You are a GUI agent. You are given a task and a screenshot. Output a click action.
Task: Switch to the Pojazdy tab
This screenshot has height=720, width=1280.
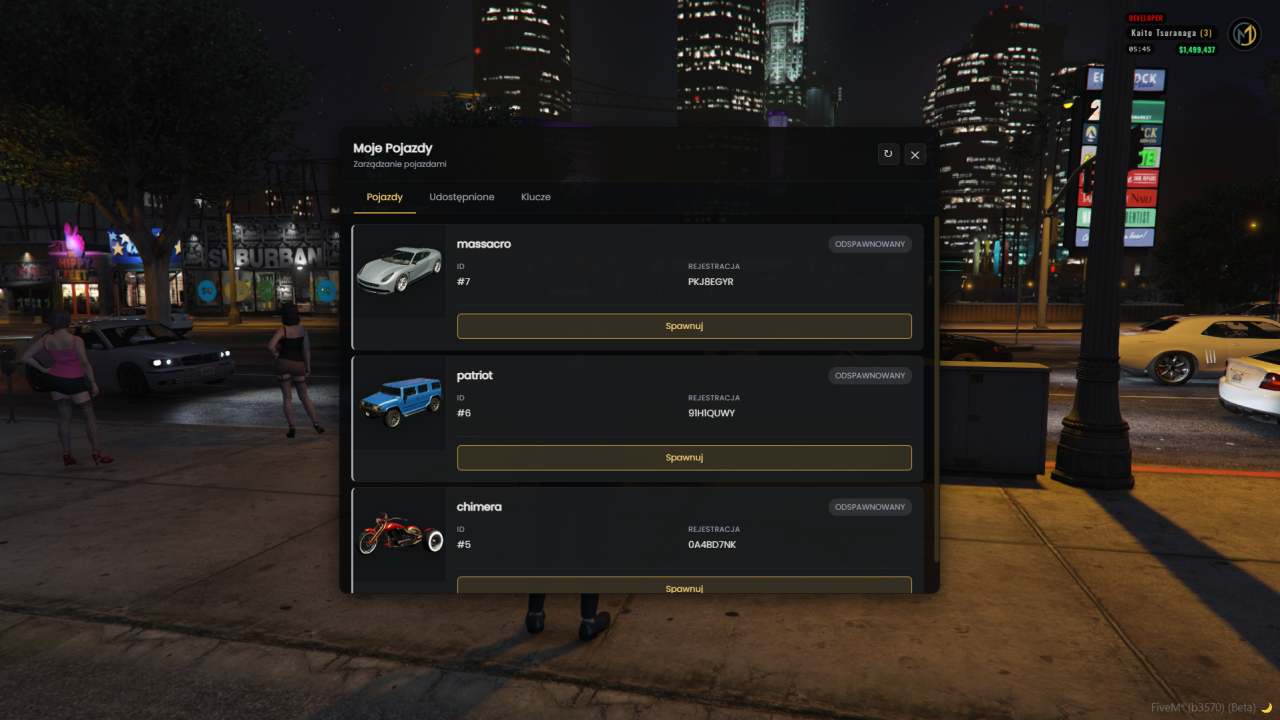tap(384, 197)
